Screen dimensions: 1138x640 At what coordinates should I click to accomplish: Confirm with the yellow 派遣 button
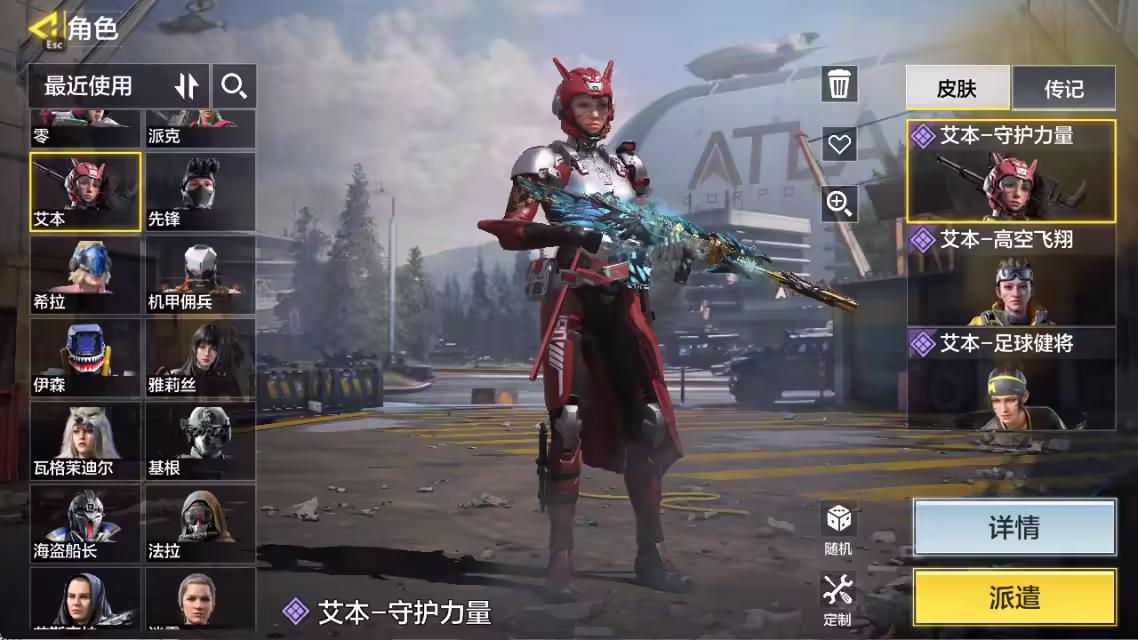pos(1014,598)
